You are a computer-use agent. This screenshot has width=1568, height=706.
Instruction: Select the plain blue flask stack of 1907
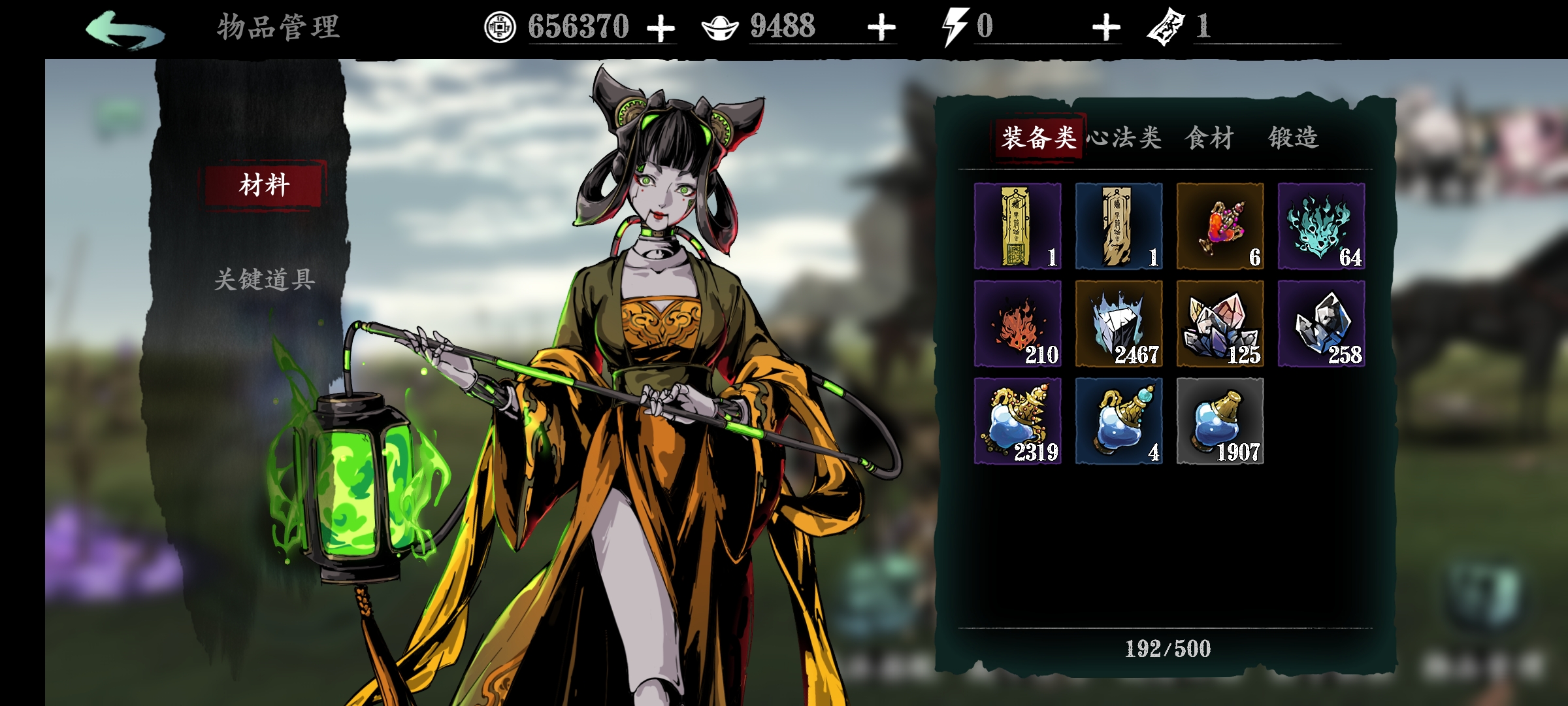[x=1220, y=421]
